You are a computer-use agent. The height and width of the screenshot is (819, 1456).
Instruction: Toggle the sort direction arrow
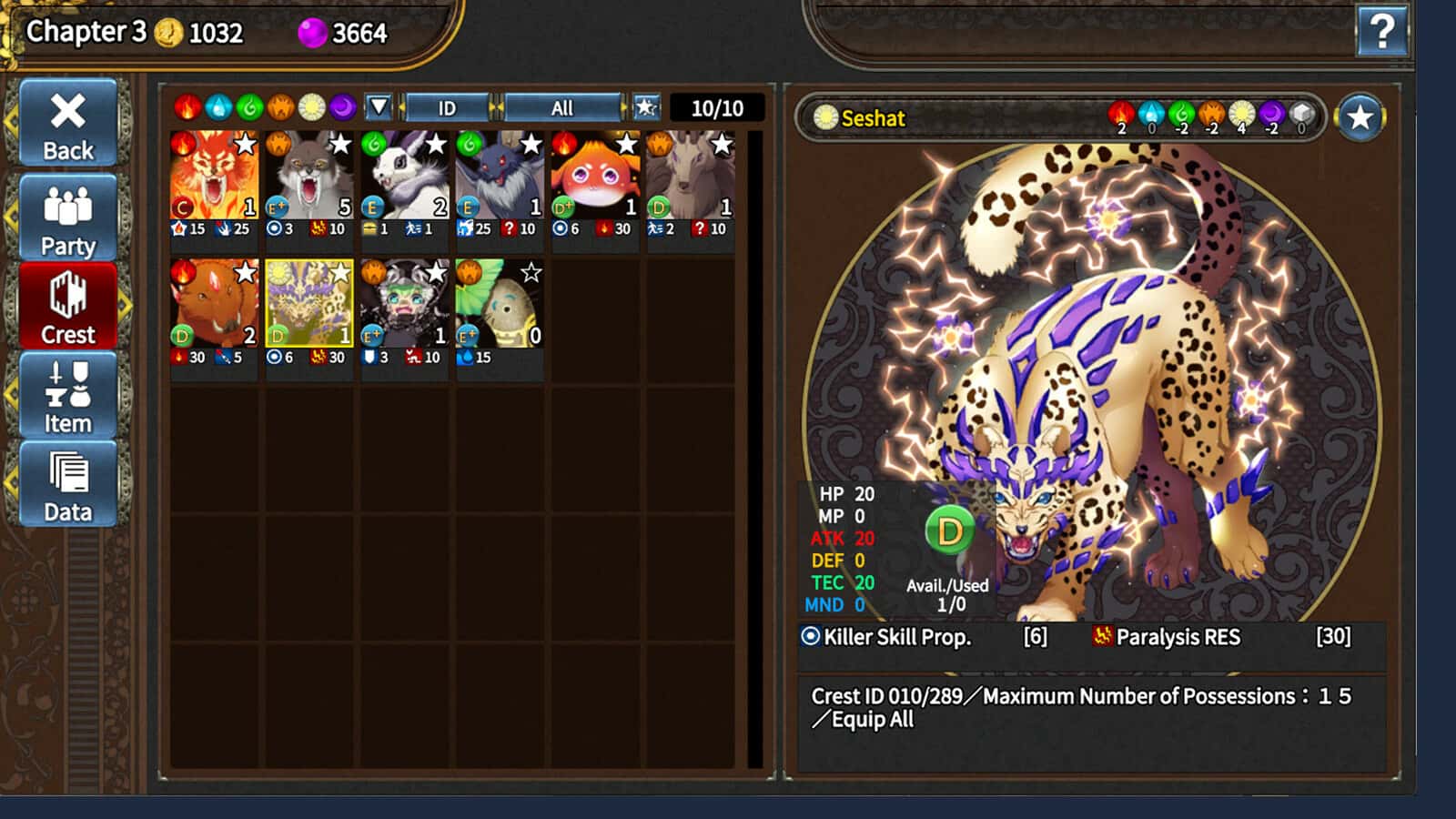(x=379, y=107)
